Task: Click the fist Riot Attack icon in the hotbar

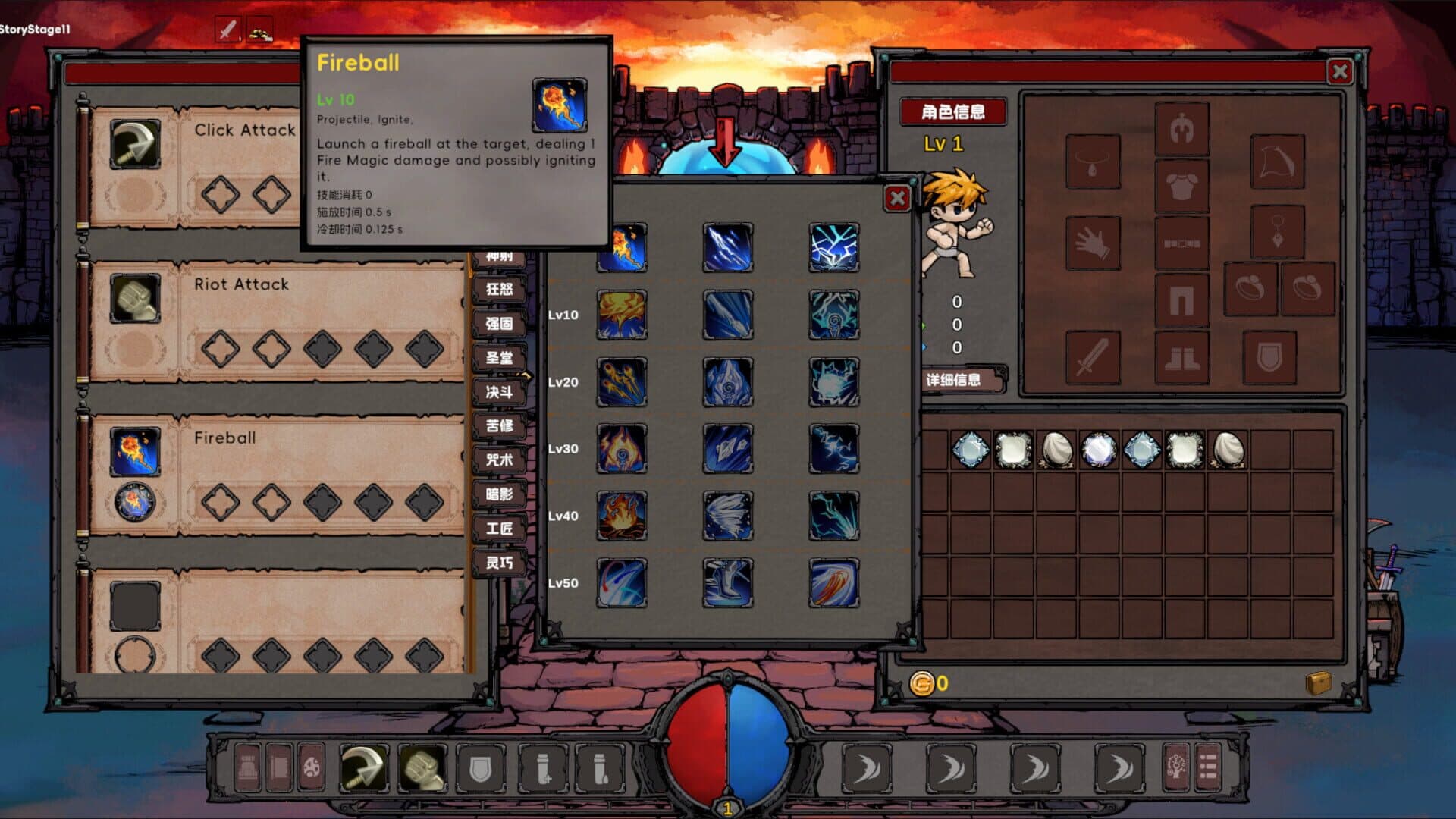Action: 422,767
